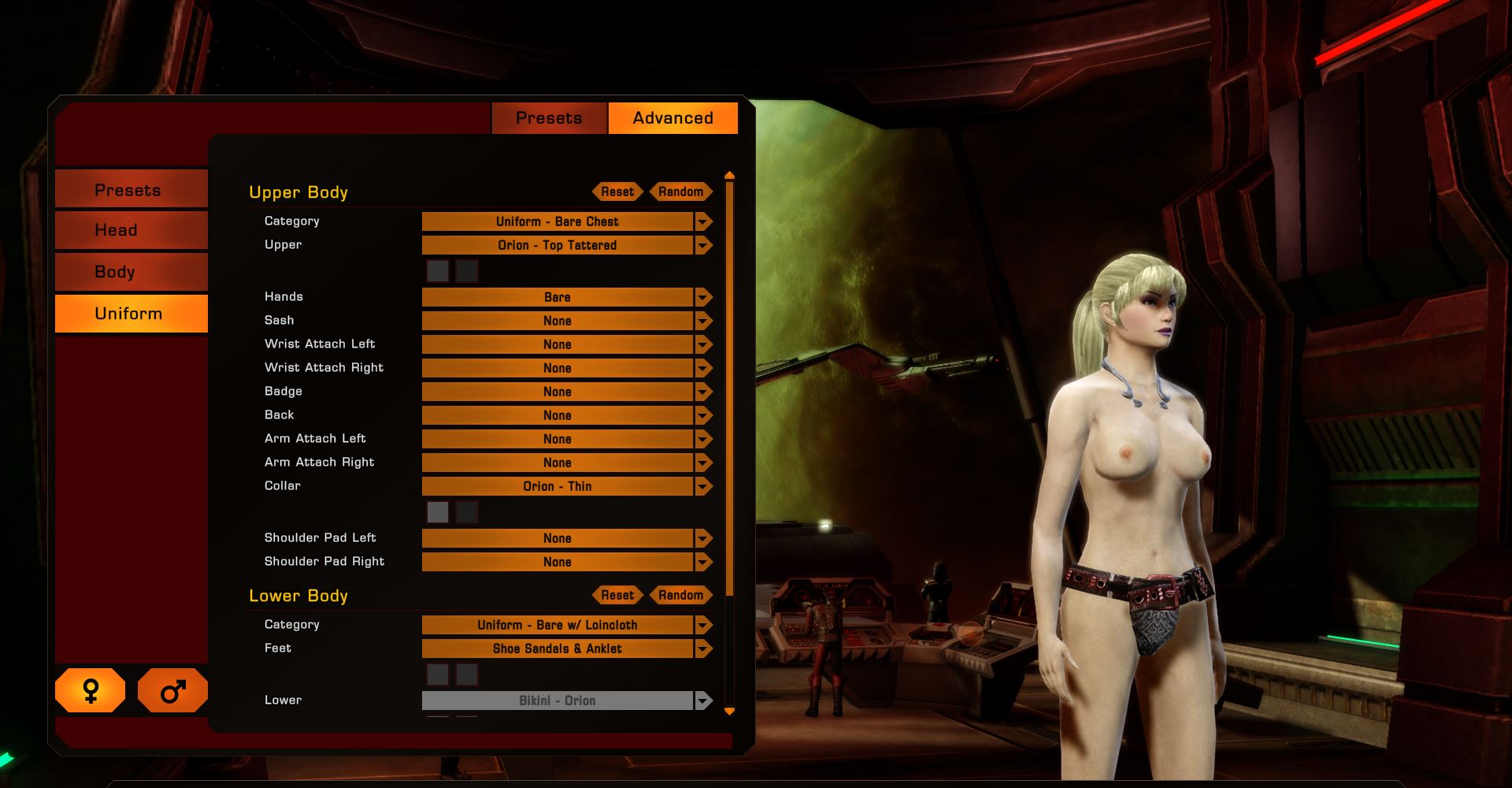Click the first color swatch under Collar
Image resolution: width=1512 pixels, height=788 pixels.
[439, 512]
